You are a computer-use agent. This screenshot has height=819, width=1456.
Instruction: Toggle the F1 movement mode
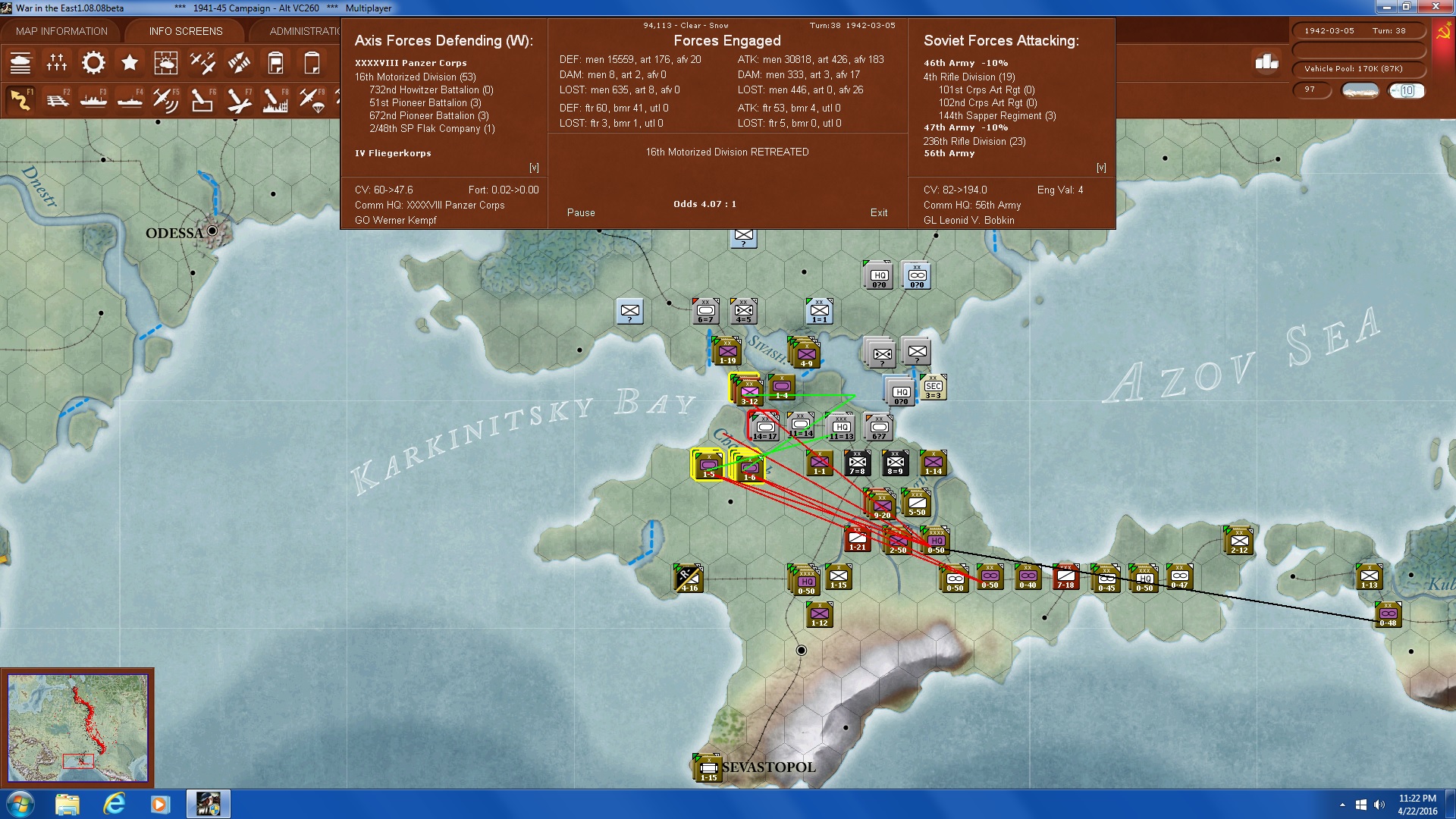20,99
